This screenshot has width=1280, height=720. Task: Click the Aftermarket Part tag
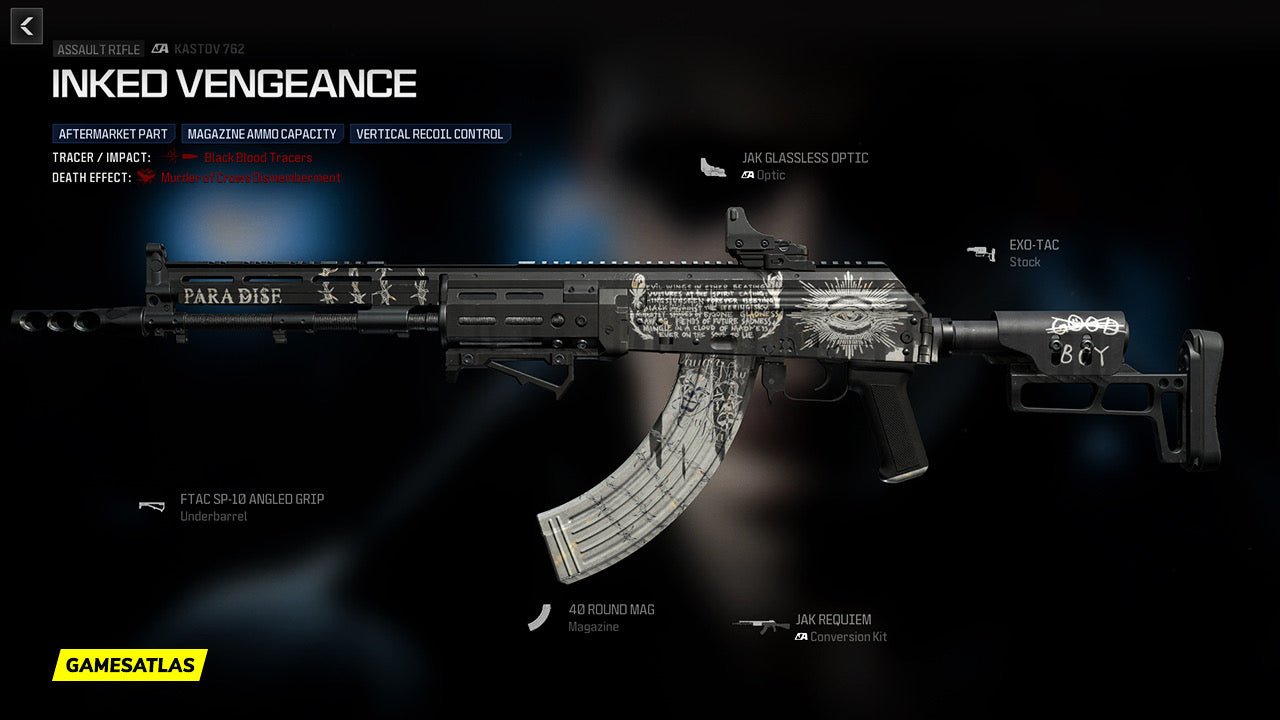[113, 134]
